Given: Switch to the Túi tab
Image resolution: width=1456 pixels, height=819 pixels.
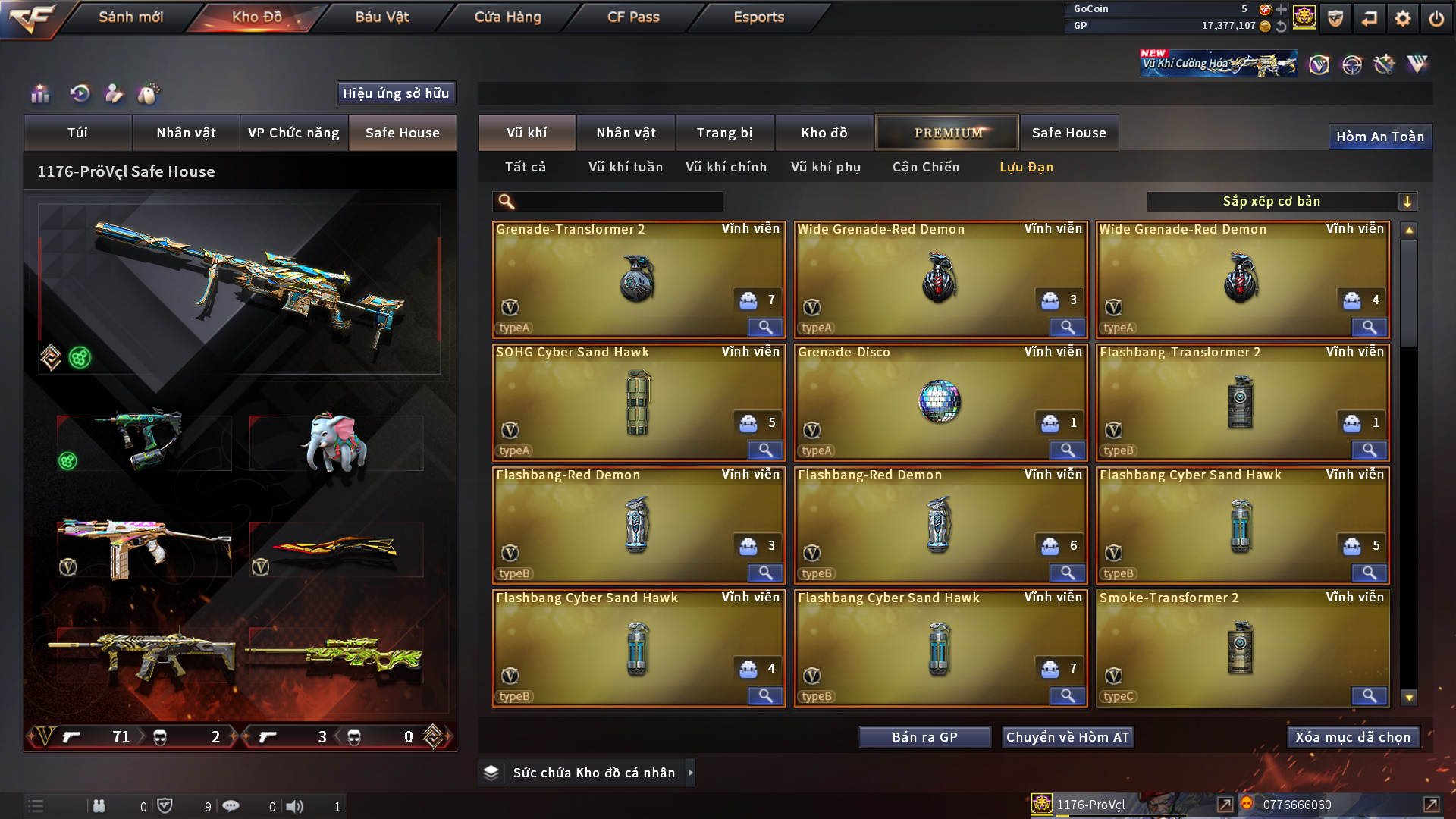Looking at the screenshot, I should point(77,133).
